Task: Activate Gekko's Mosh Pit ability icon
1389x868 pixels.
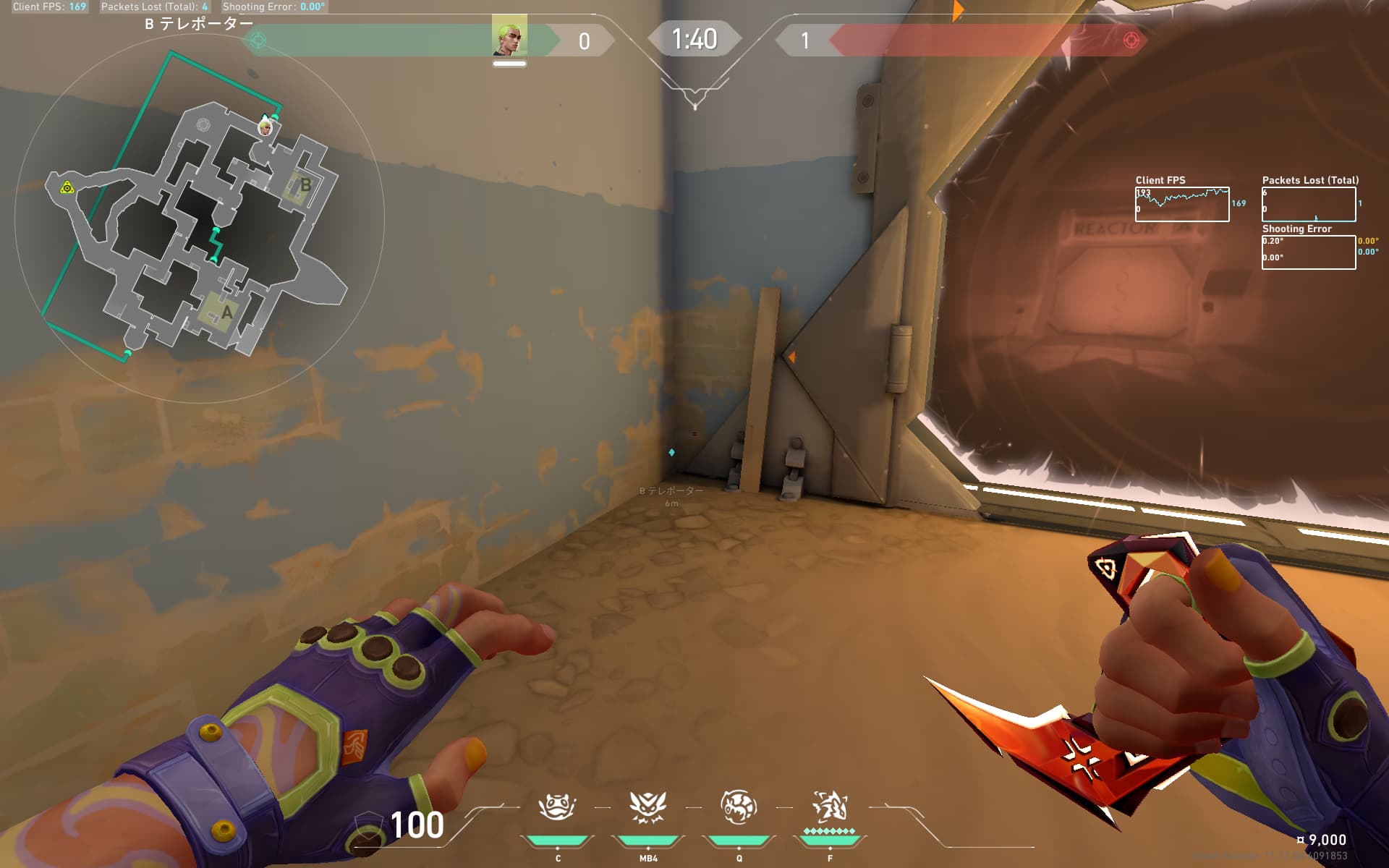Action: coord(557,807)
